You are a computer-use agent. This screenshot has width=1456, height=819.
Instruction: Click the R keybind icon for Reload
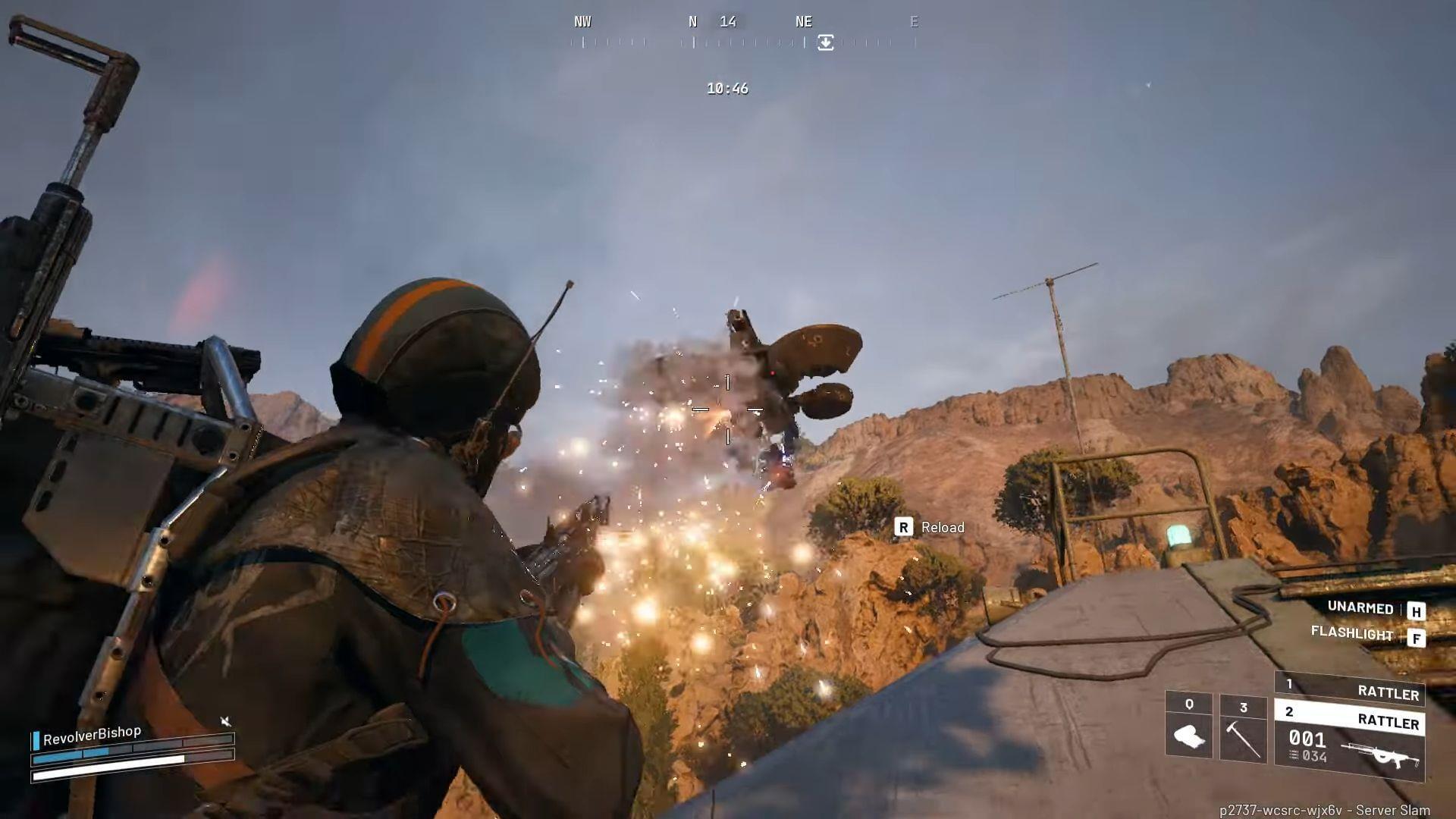pos(904,527)
